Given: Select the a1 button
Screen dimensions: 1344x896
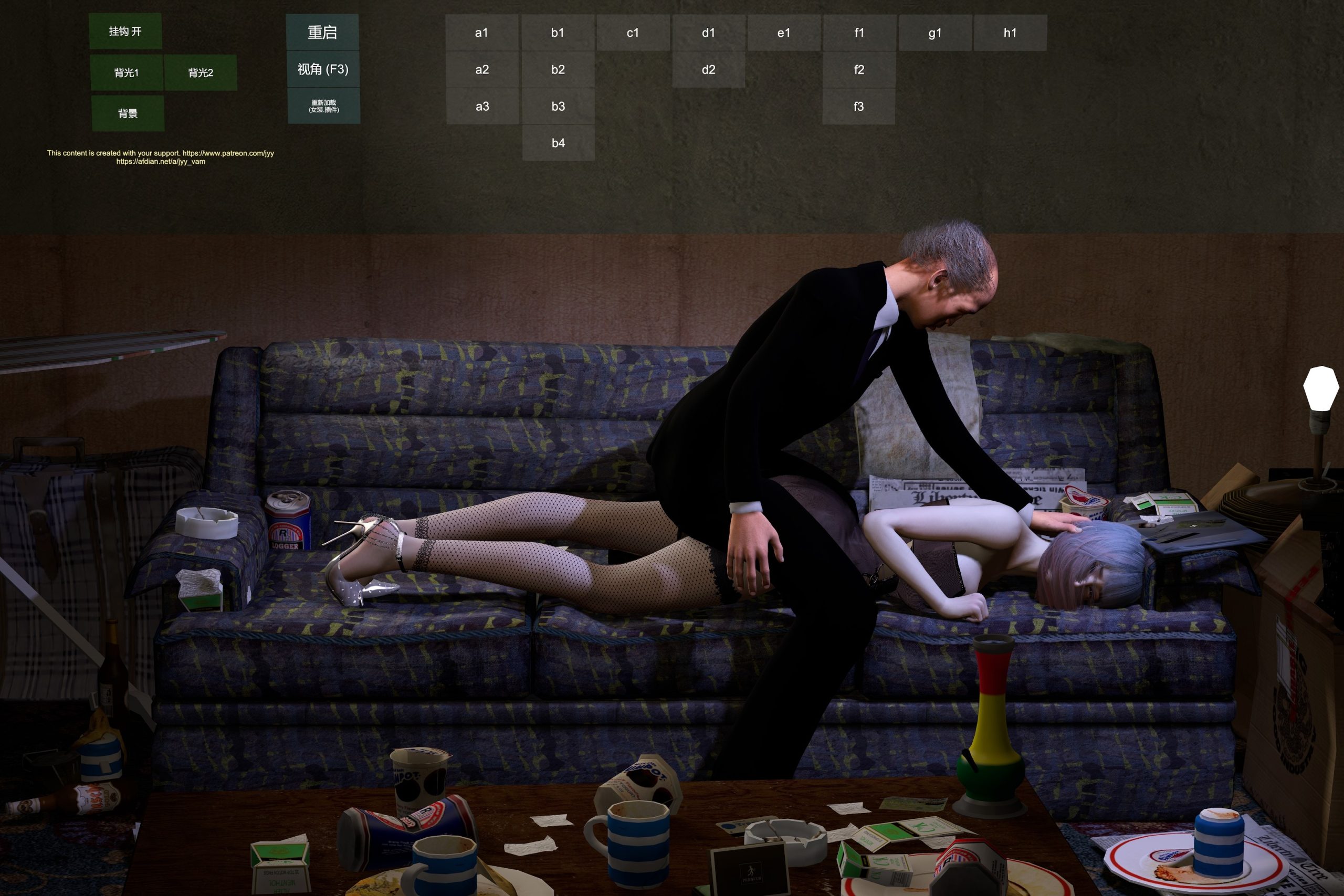Looking at the screenshot, I should 482,33.
